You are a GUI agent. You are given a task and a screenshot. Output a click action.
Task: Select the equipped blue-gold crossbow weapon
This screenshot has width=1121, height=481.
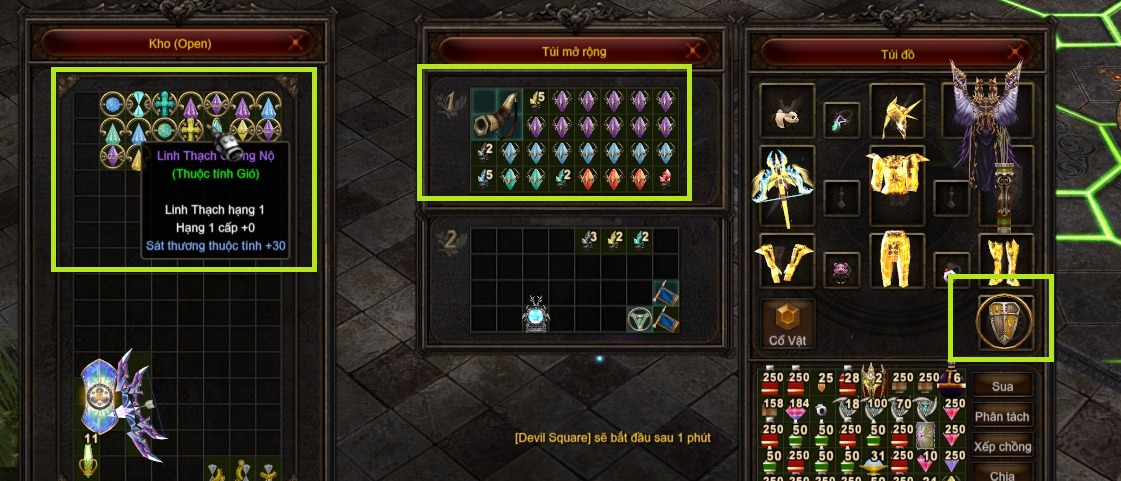(x=785, y=184)
